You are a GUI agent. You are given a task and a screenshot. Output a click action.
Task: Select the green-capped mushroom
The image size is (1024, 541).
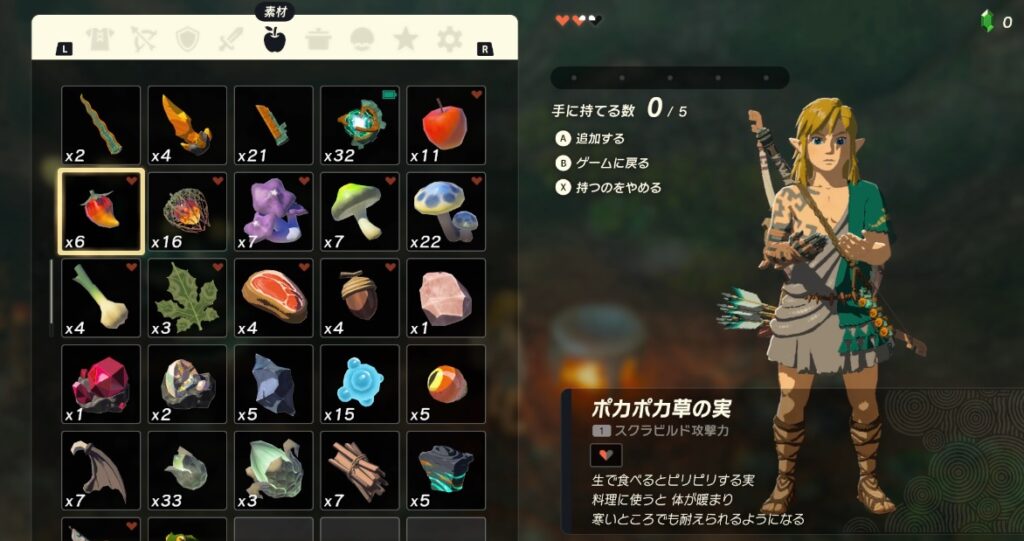(360, 211)
